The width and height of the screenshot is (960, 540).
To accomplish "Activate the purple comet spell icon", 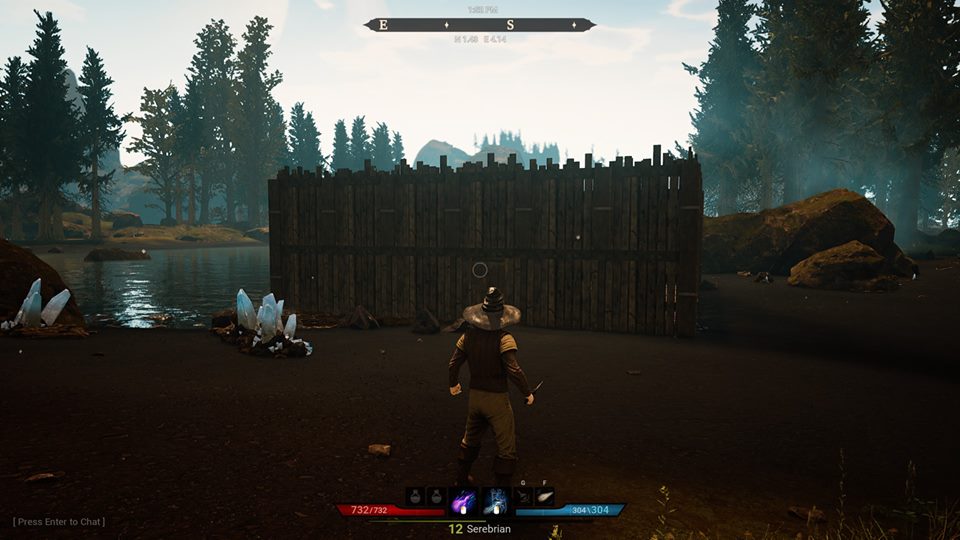I will click(464, 498).
